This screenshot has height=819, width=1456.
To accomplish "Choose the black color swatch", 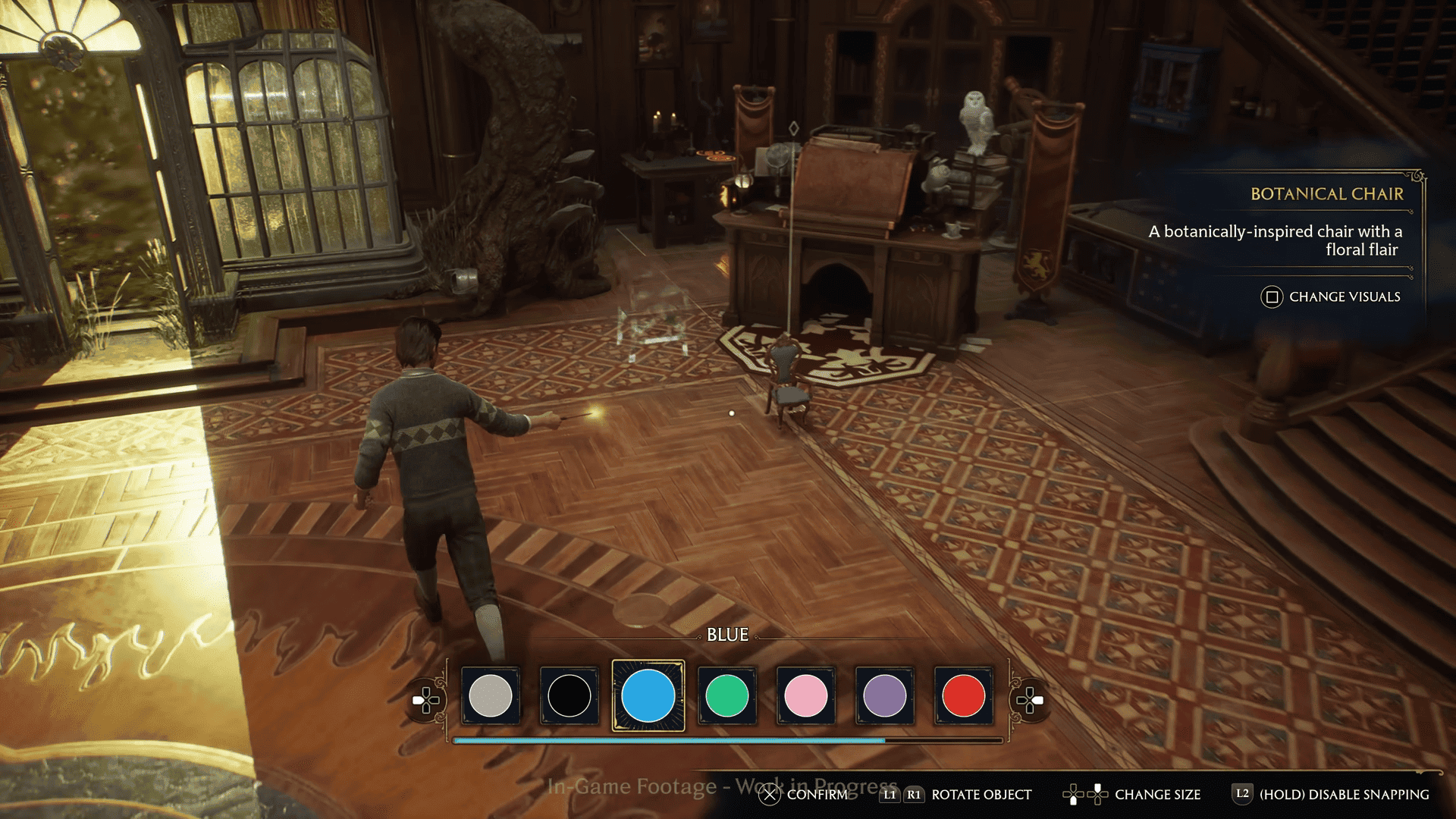I will 570,695.
